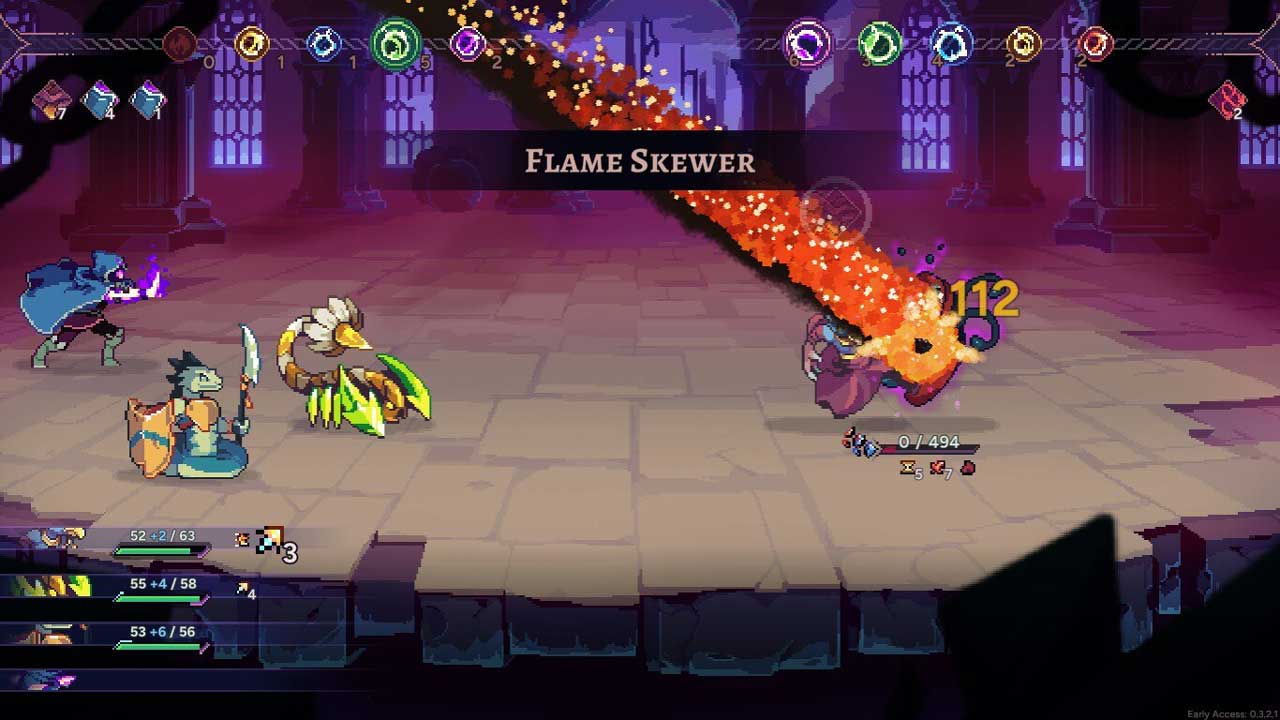The image size is (1280, 720).
Task: Inspect the enemy's hourglass status showing 5
Action: 909,467
